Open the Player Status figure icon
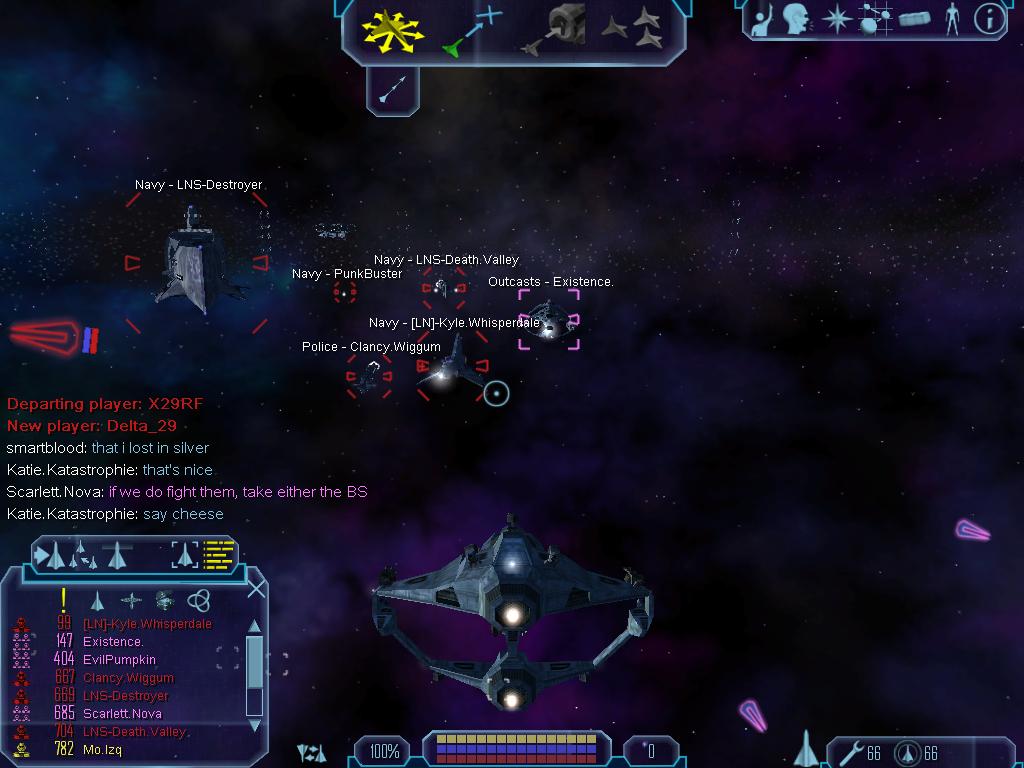The width and height of the screenshot is (1024, 768). pyautogui.click(x=952, y=18)
